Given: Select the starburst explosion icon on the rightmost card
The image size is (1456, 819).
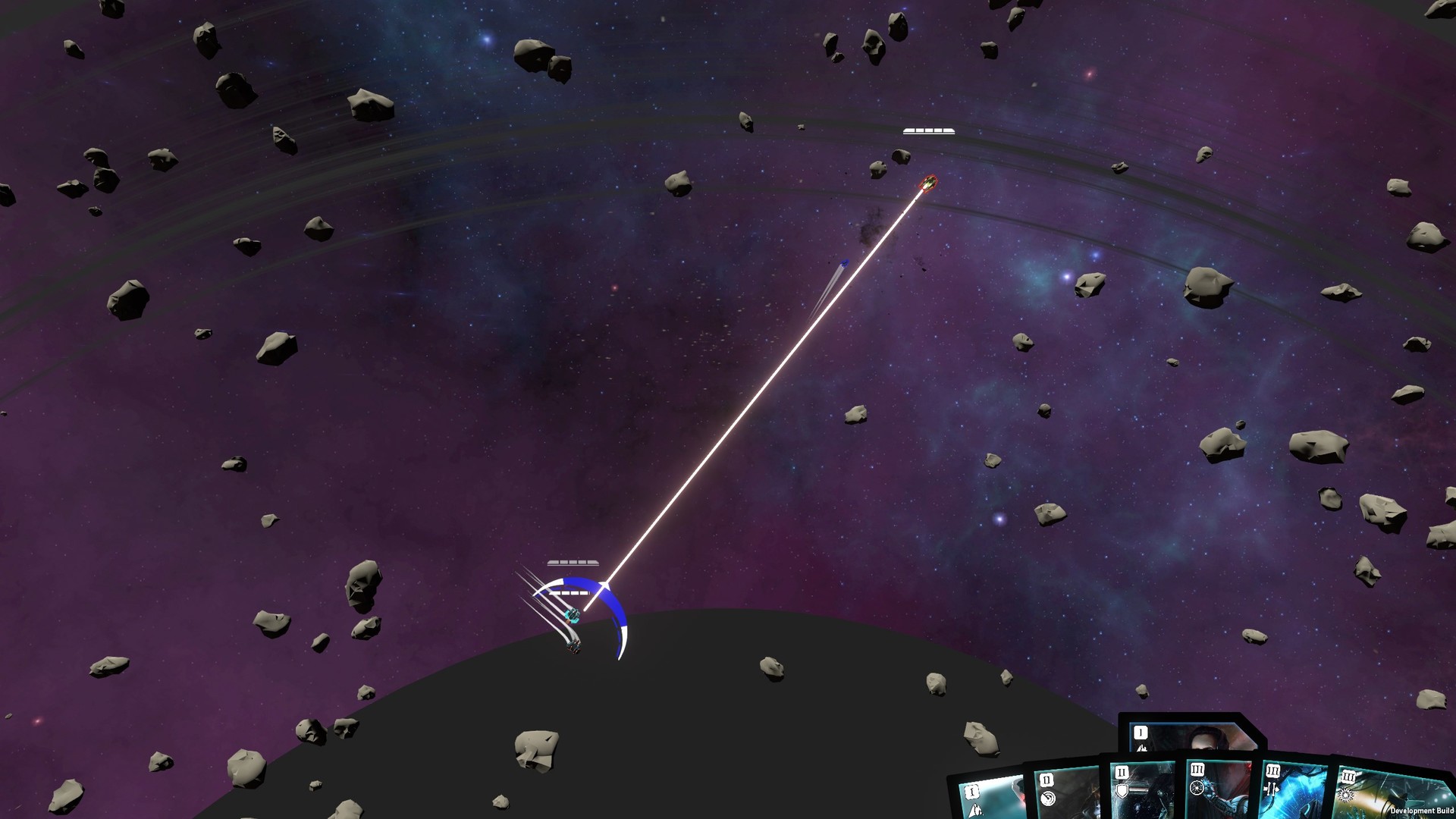Looking at the screenshot, I should (1346, 795).
